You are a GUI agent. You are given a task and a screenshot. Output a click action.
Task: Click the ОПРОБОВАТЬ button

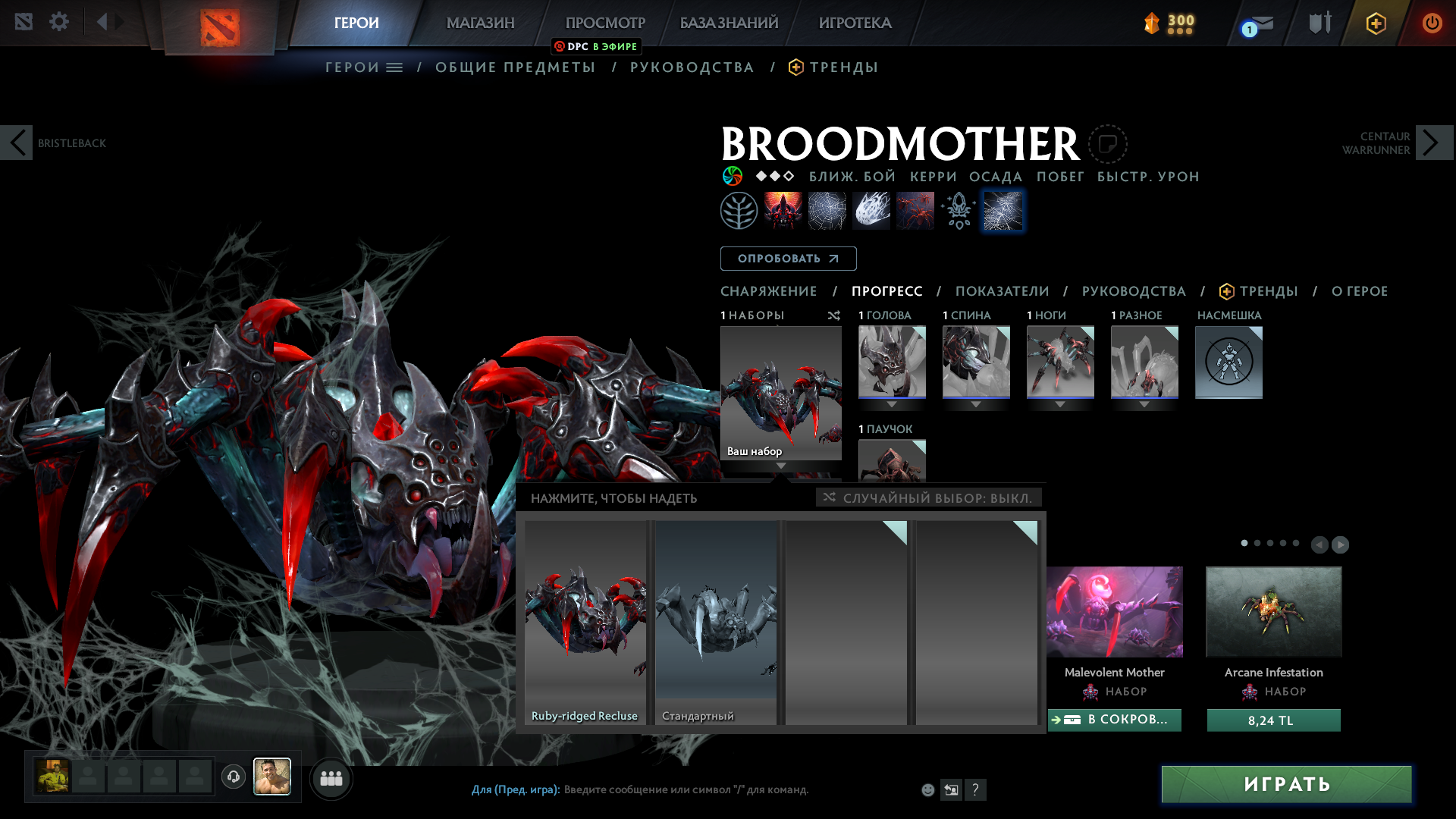pyautogui.click(x=787, y=259)
